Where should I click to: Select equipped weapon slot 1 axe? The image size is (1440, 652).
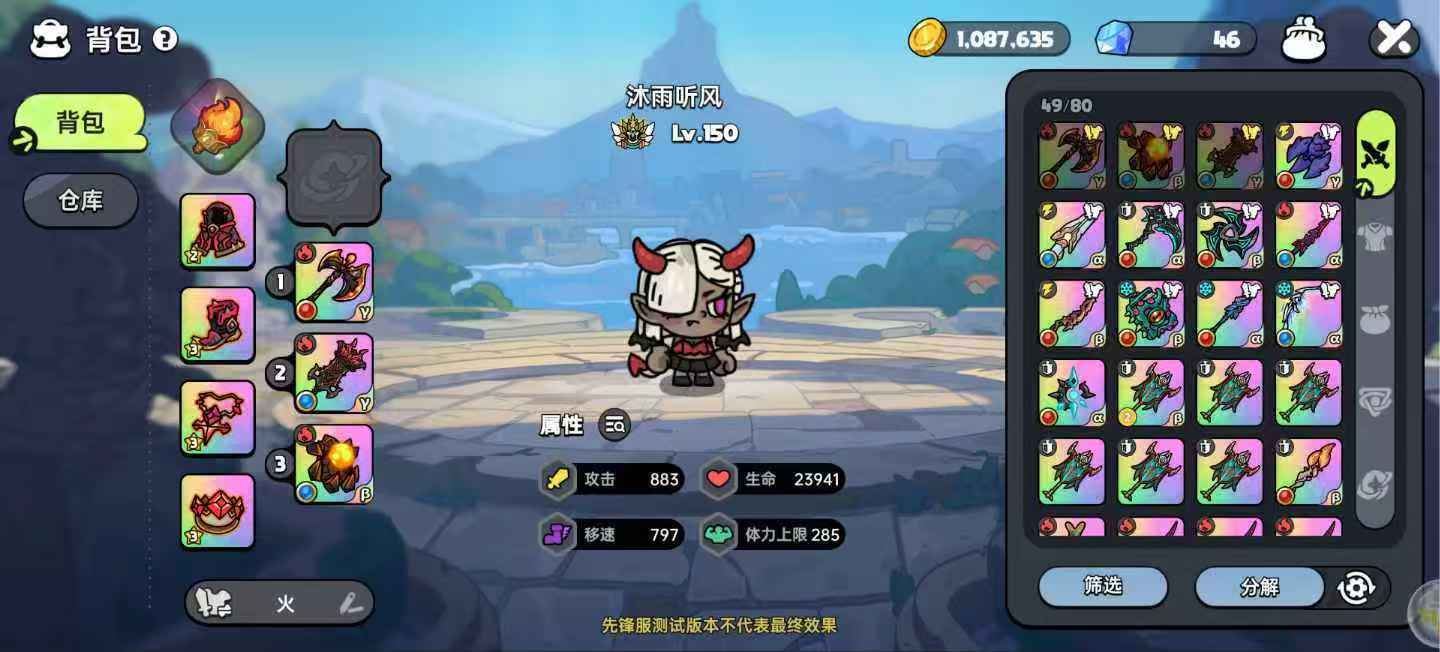[x=334, y=282]
